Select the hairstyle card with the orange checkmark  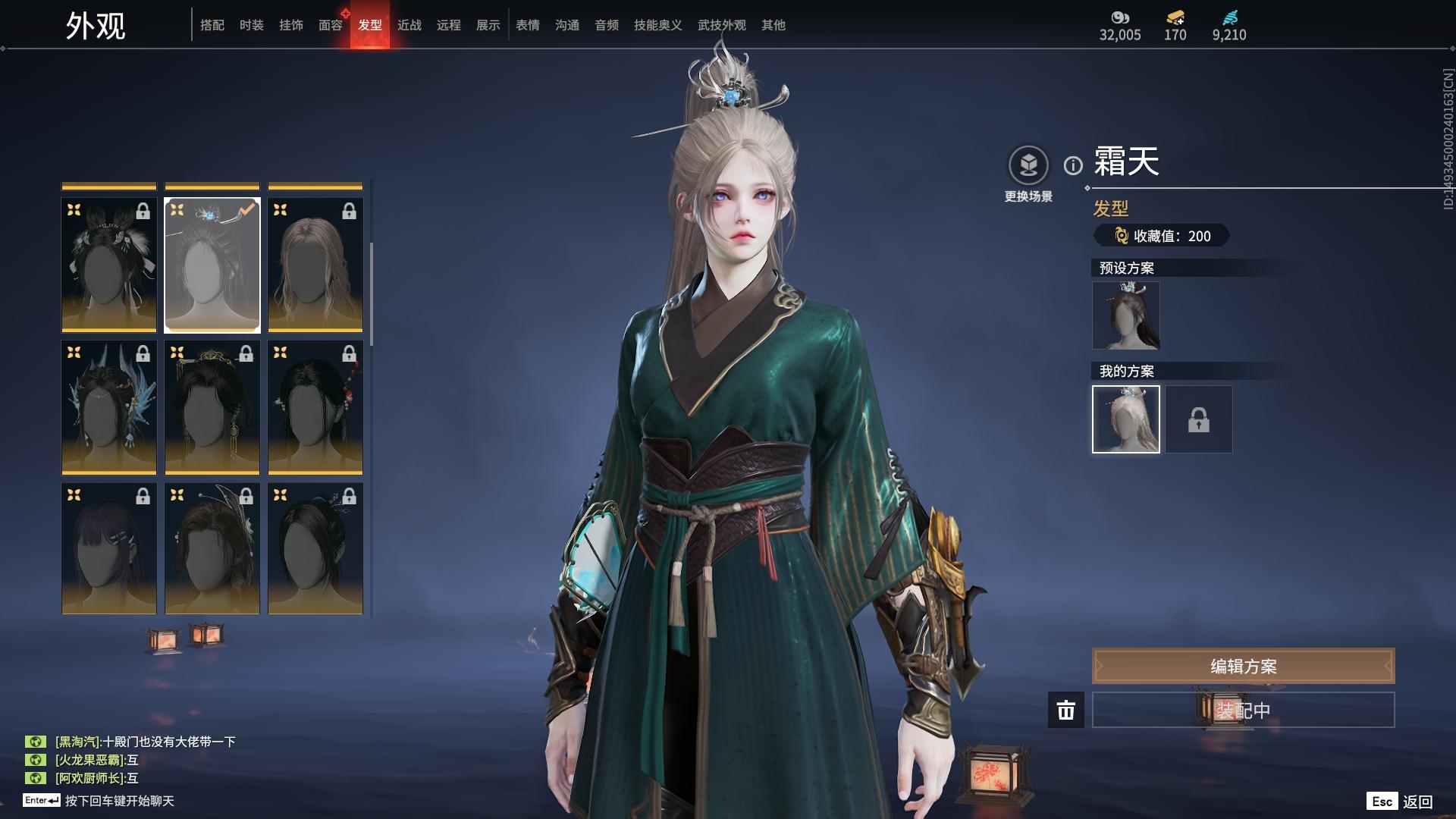point(212,265)
